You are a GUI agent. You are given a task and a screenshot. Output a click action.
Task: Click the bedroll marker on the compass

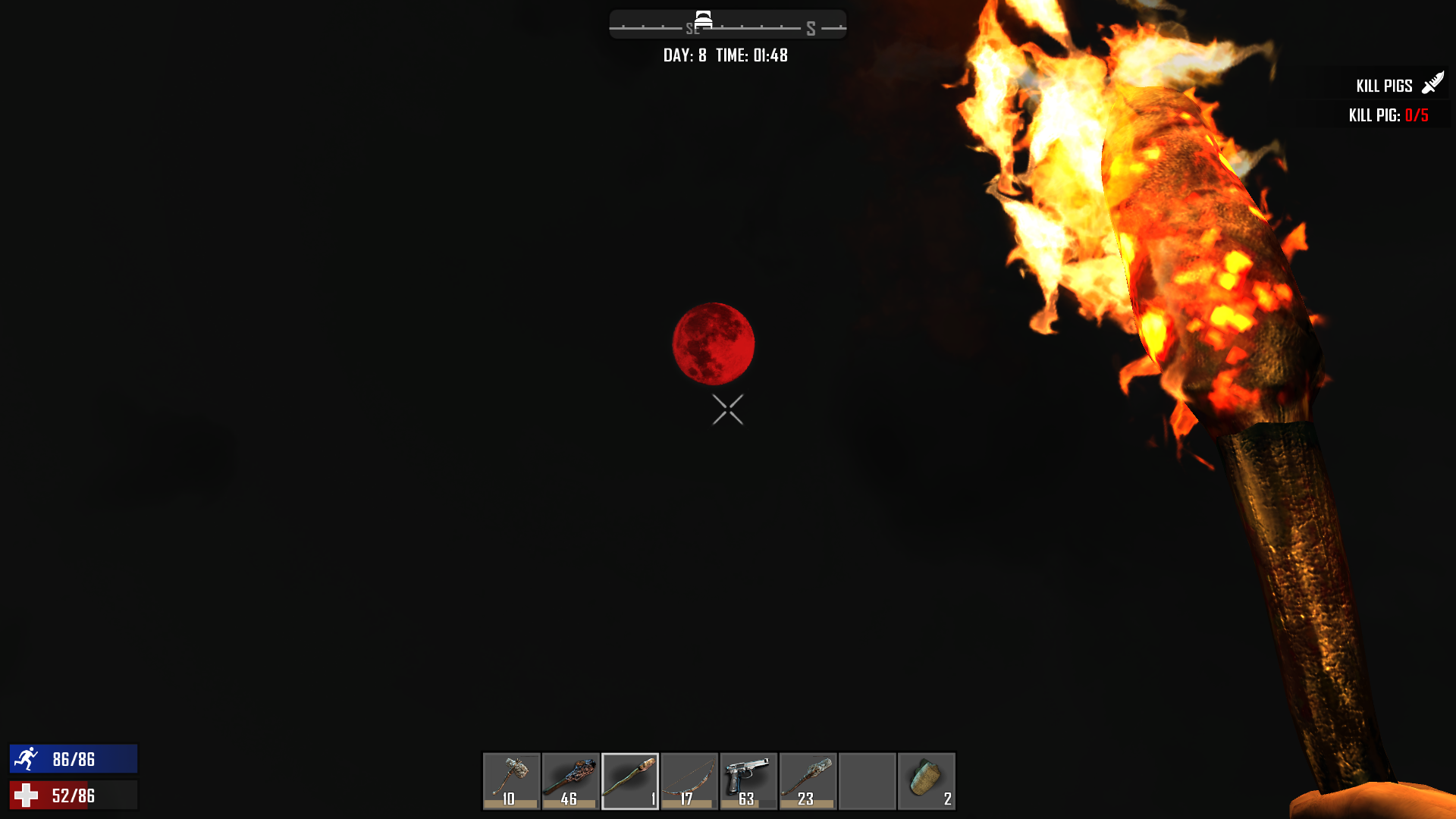703,20
